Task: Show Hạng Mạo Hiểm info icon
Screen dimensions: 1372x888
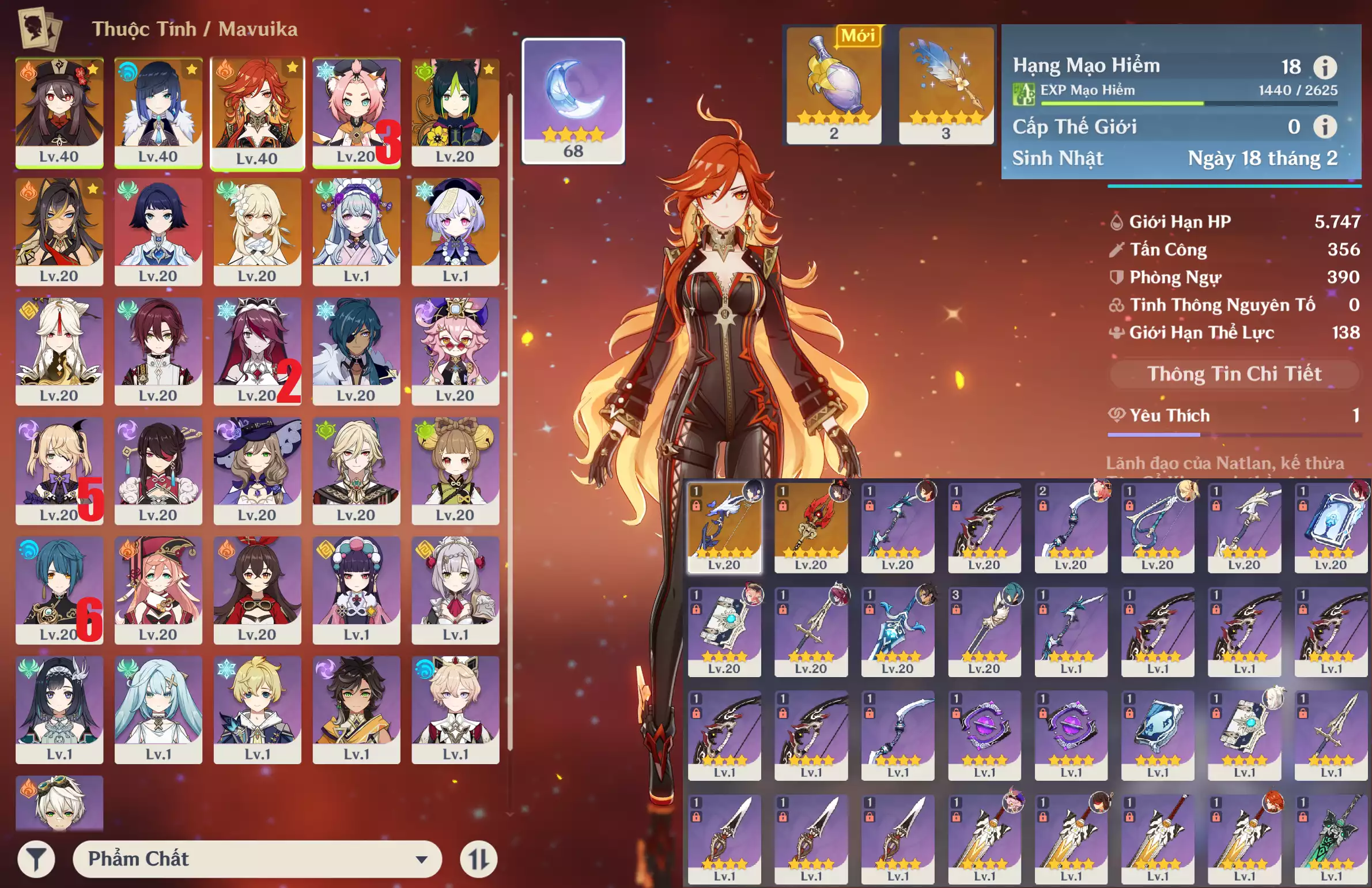Action: coord(1325,67)
